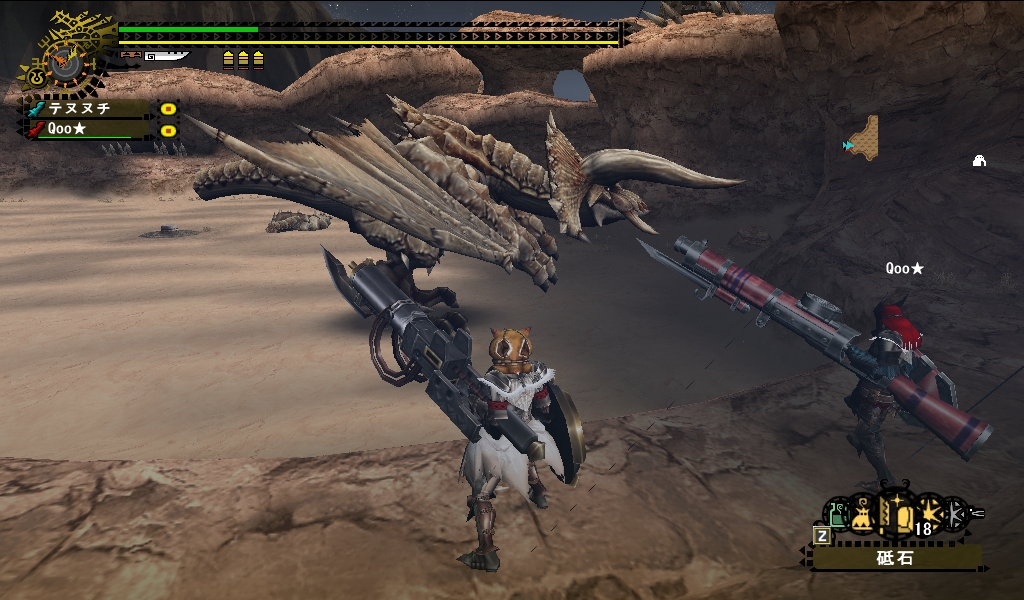
Task: Click the weapon sharpness blade gauge
Action: tap(166, 57)
